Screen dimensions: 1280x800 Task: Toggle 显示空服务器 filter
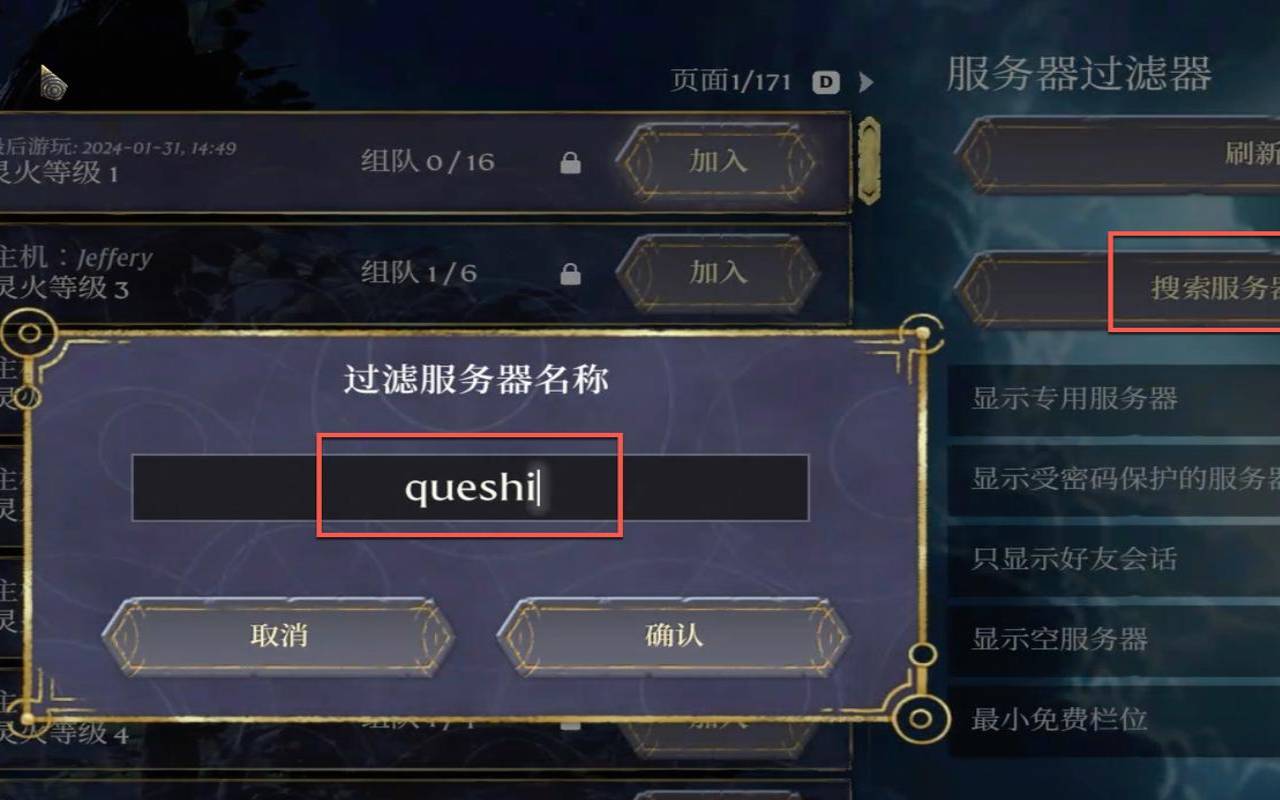click(x=1055, y=639)
